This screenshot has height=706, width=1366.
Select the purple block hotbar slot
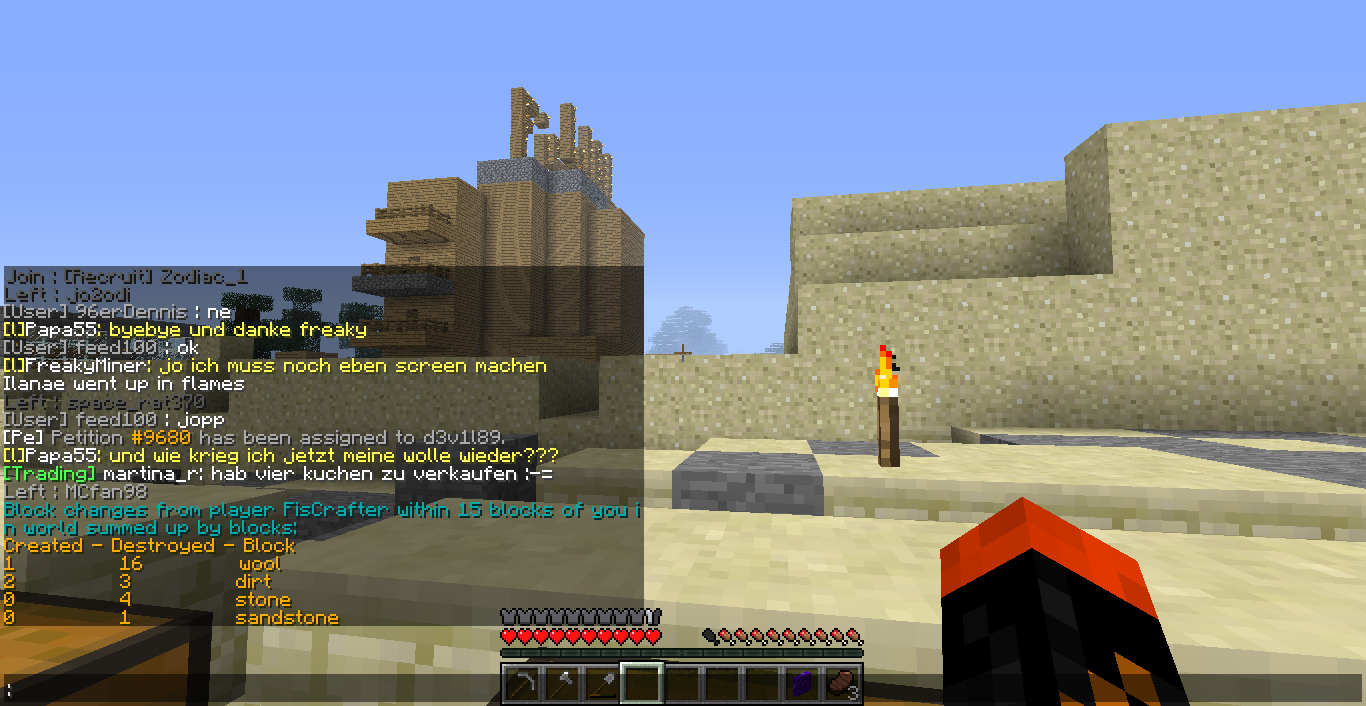coord(801,685)
